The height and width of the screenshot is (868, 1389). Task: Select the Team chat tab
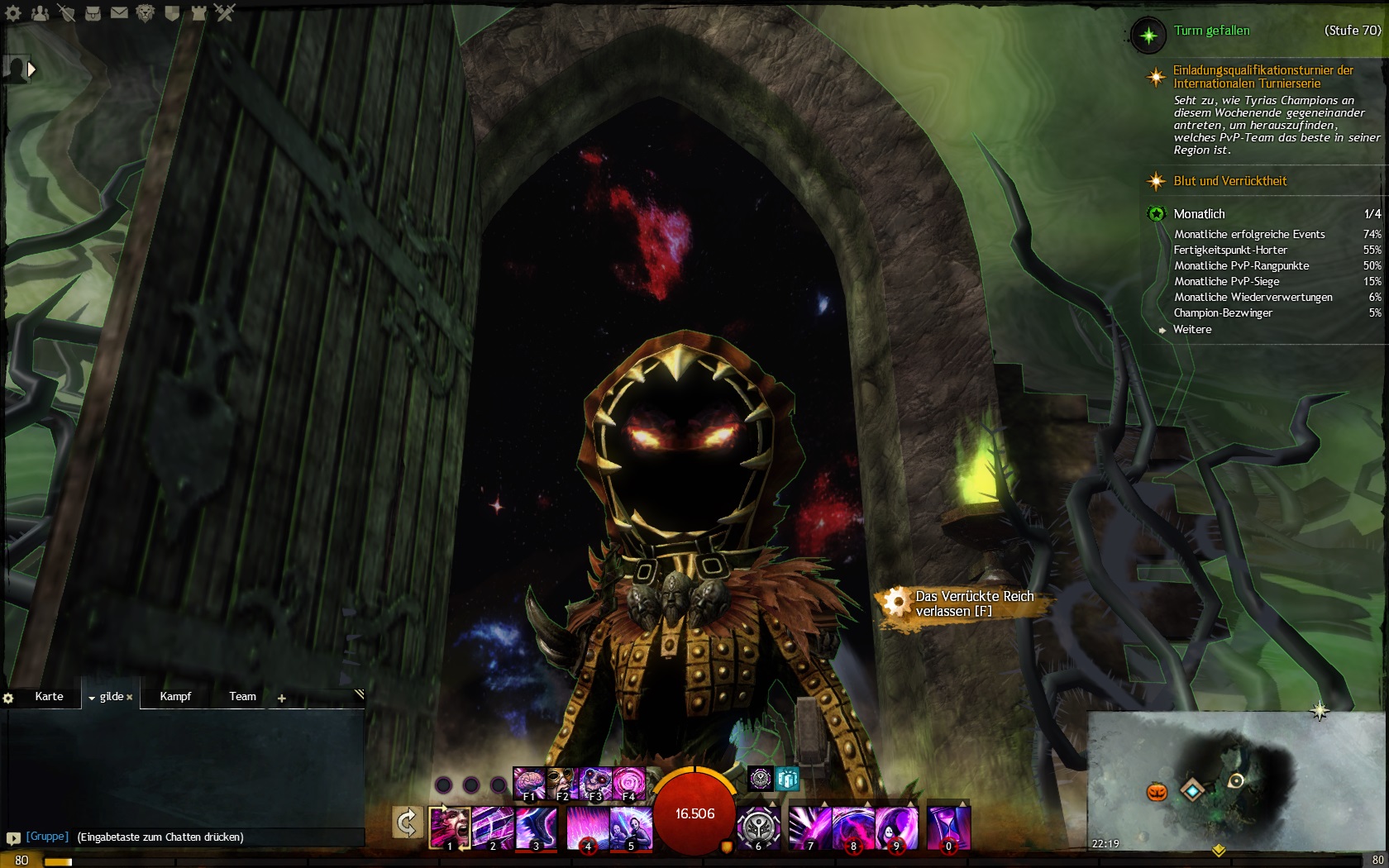[242, 696]
